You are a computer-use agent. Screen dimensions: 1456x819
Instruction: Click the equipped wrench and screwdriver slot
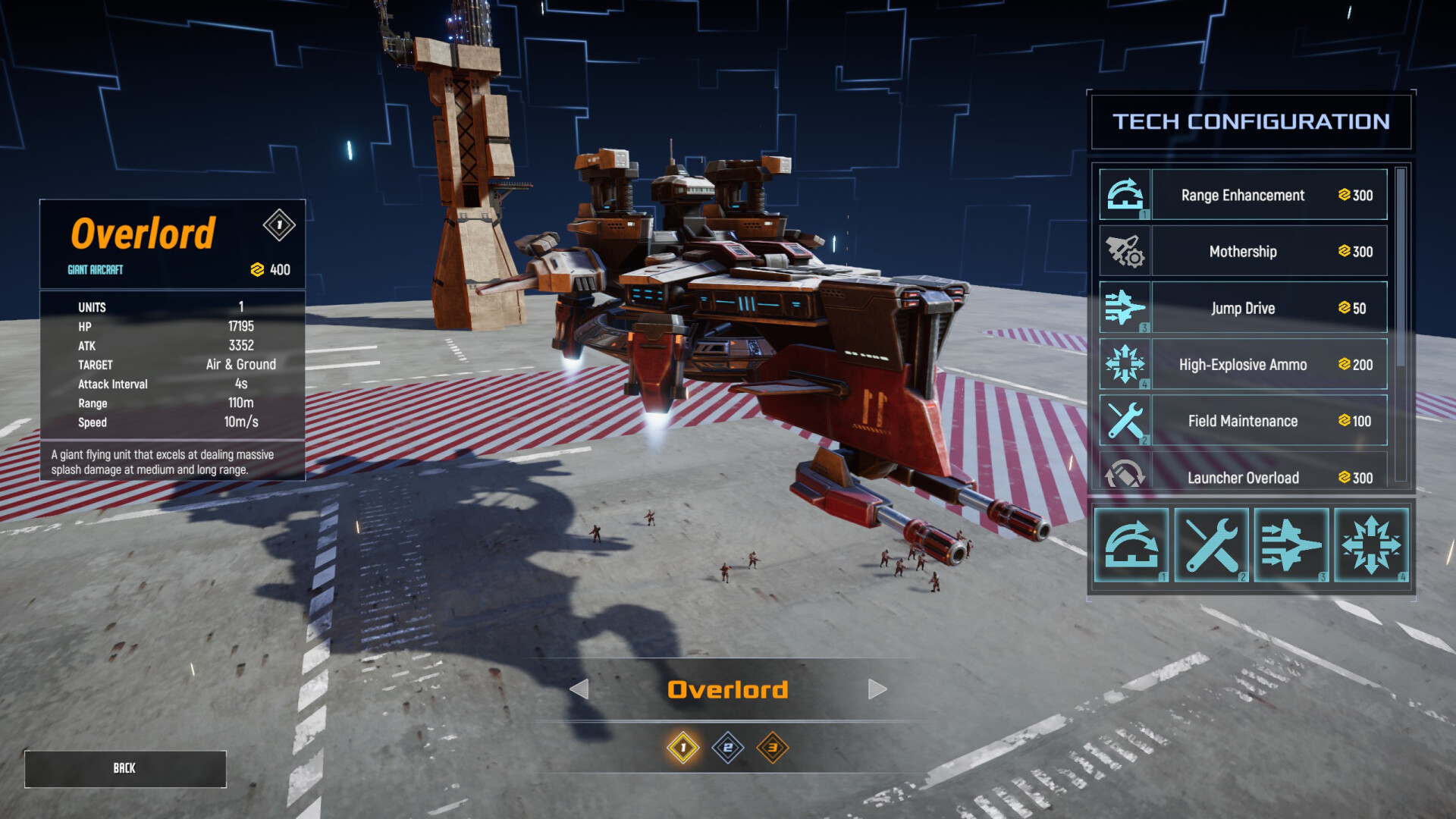pyautogui.click(x=1211, y=545)
